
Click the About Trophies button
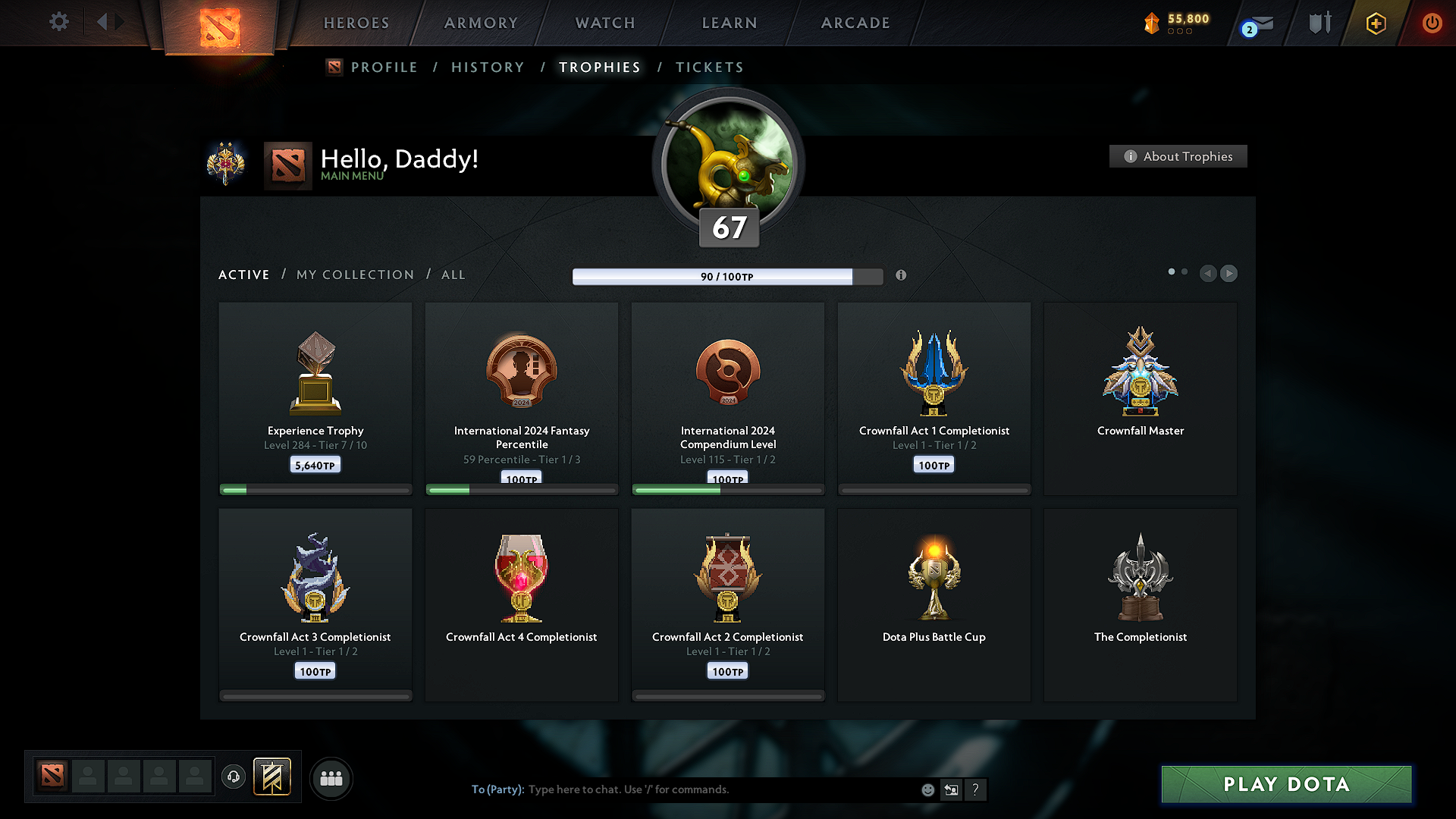(1178, 156)
